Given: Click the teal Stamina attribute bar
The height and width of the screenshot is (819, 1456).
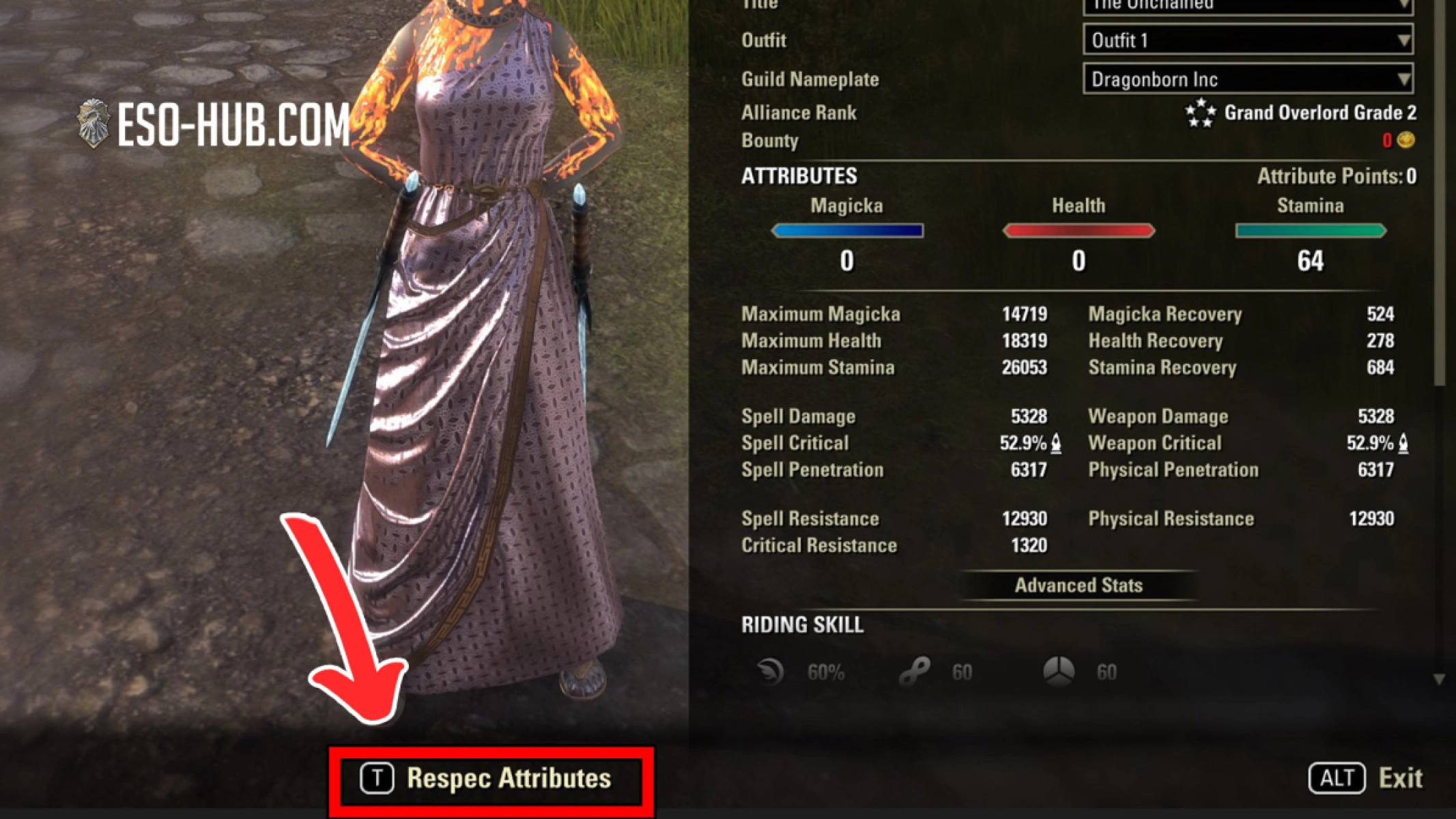Looking at the screenshot, I should click(x=1309, y=231).
